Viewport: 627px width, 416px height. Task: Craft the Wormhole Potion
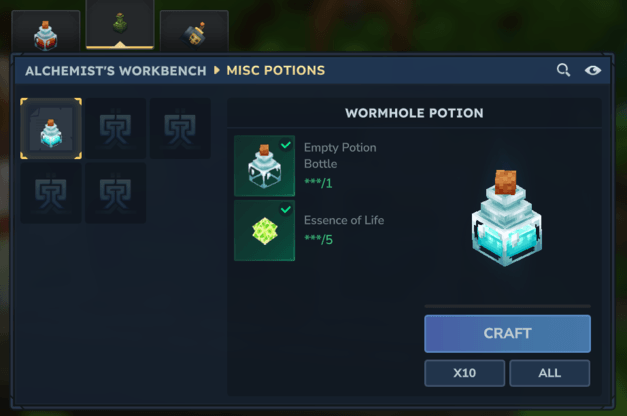(507, 333)
